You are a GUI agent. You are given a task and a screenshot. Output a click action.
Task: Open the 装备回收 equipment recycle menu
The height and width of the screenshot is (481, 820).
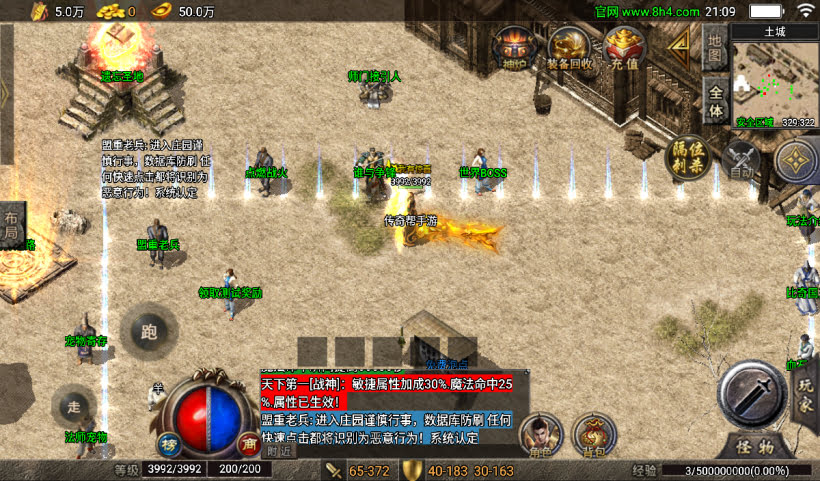click(570, 46)
